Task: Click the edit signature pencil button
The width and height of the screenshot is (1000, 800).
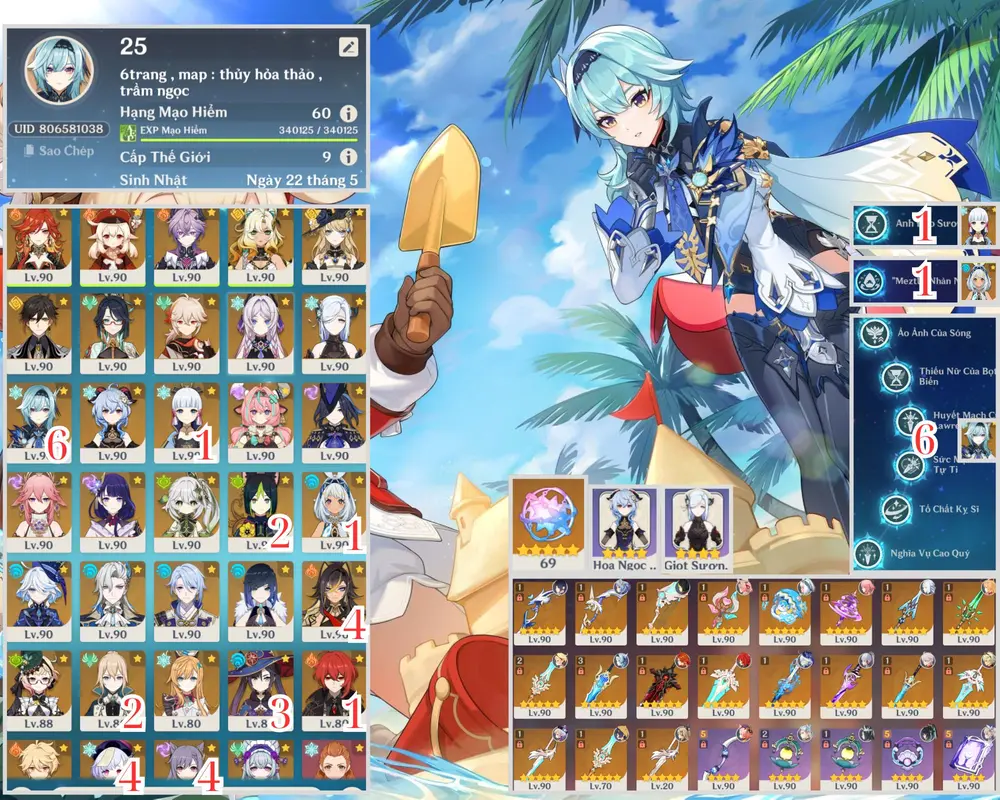Action: tap(347, 46)
